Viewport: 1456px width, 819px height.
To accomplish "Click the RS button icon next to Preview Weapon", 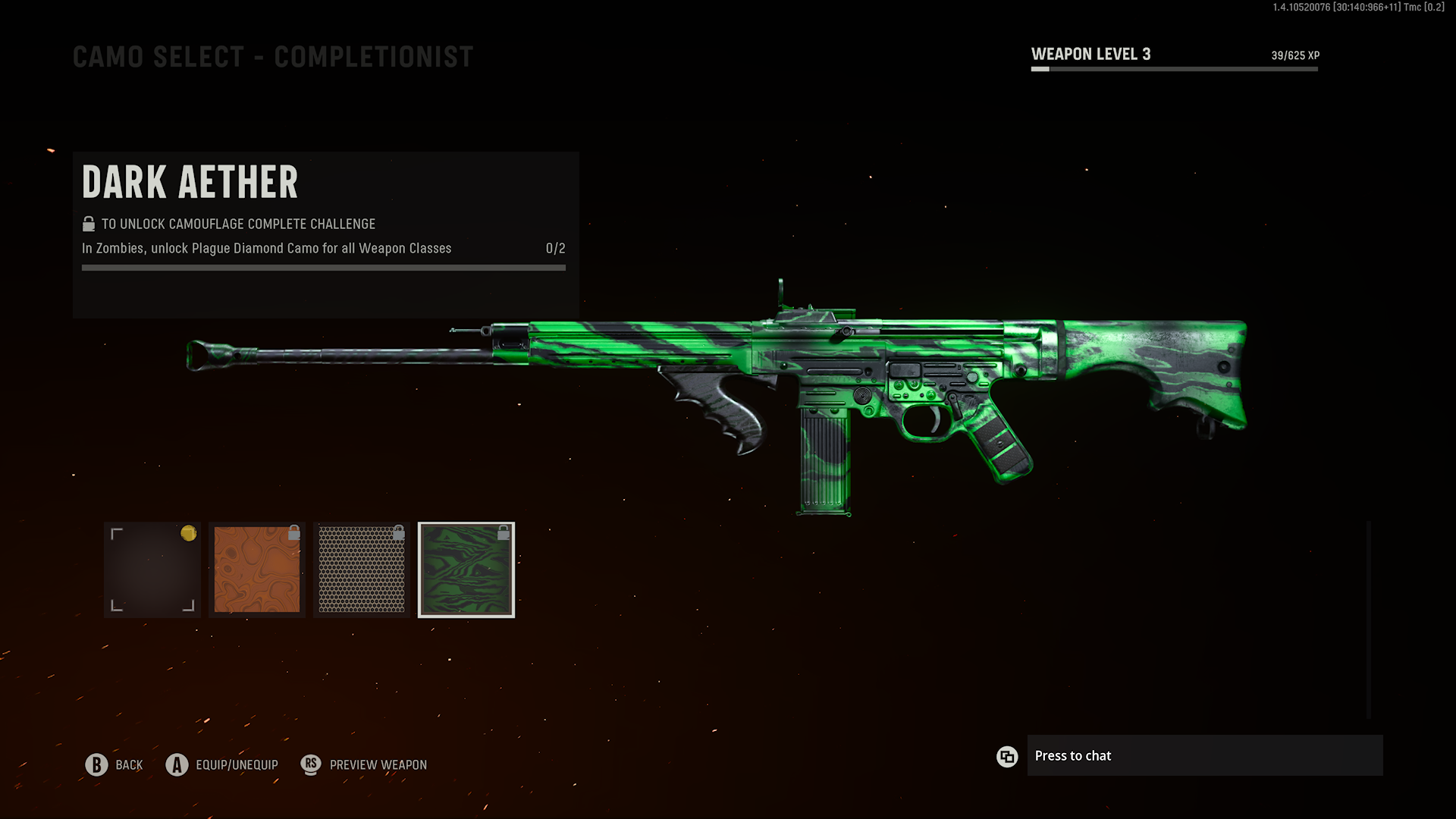I will coord(311,764).
